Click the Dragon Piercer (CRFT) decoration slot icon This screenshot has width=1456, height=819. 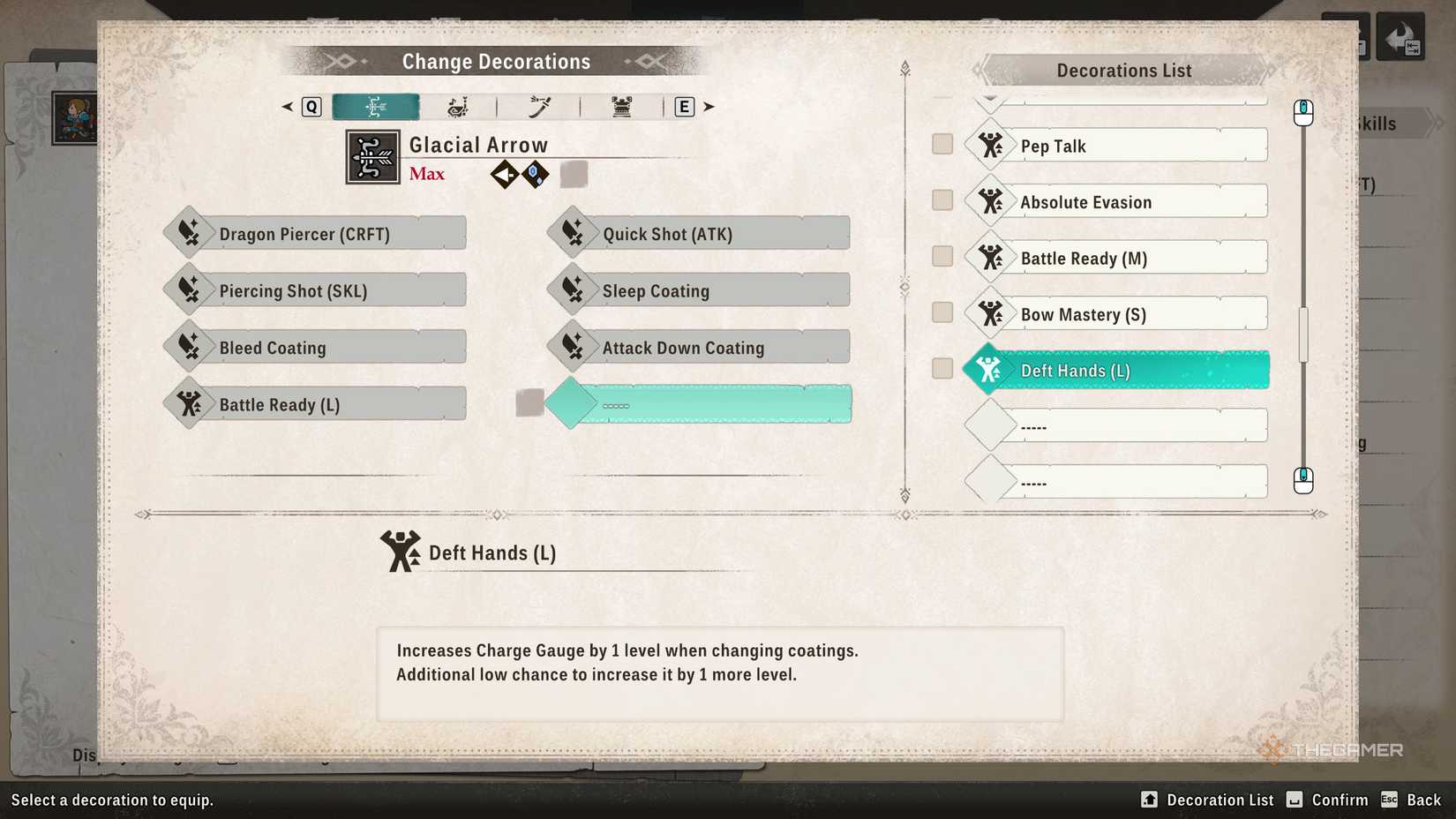(188, 232)
